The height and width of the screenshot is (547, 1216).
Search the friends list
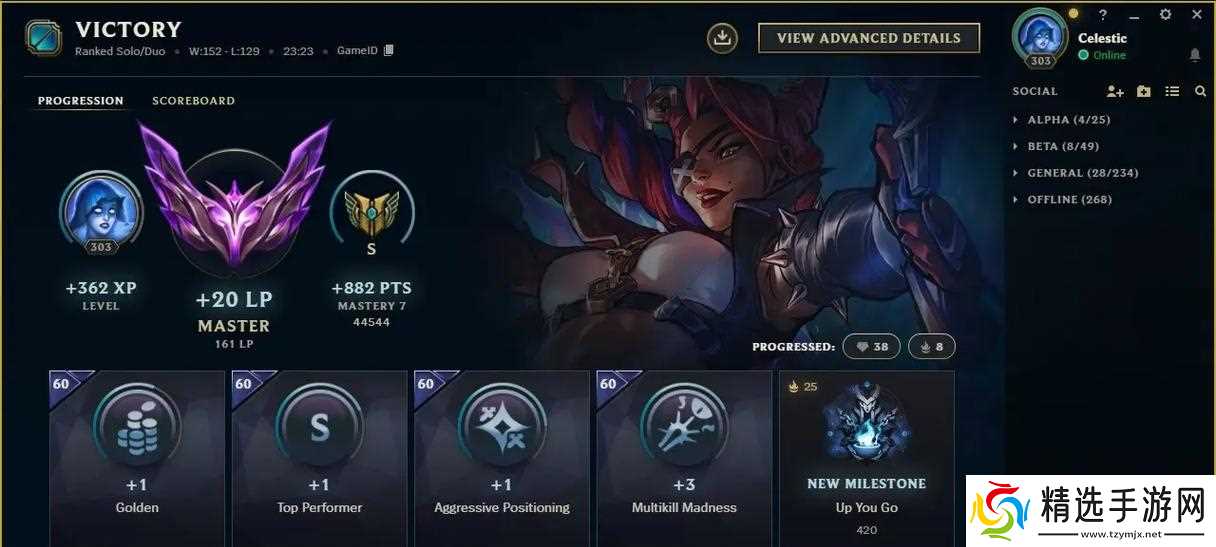coord(1200,91)
